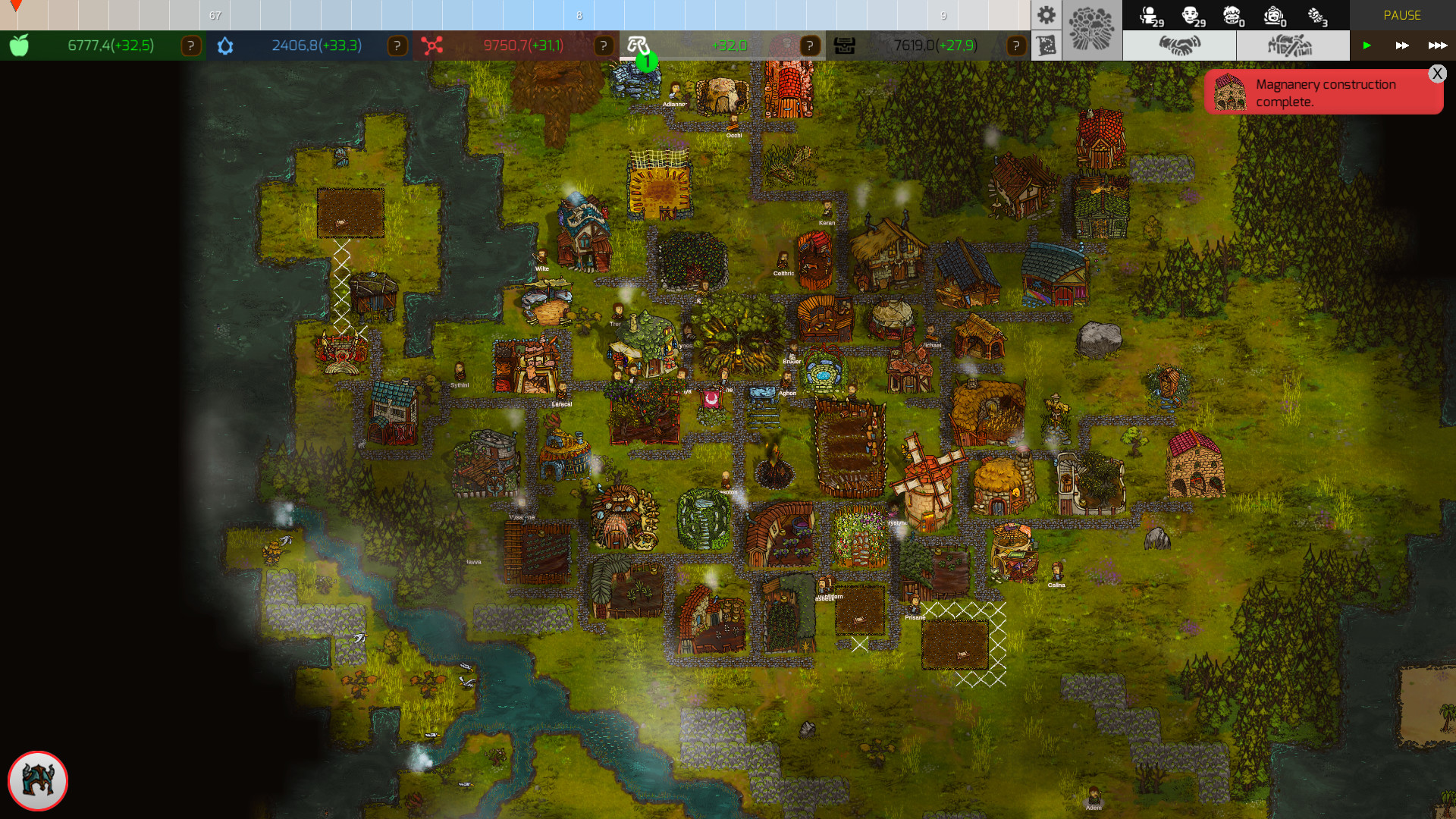This screenshot has height=819, width=1456.
Task: Dismiss the Magnanery construction complete notification
Action: [x=1438, y=74]
